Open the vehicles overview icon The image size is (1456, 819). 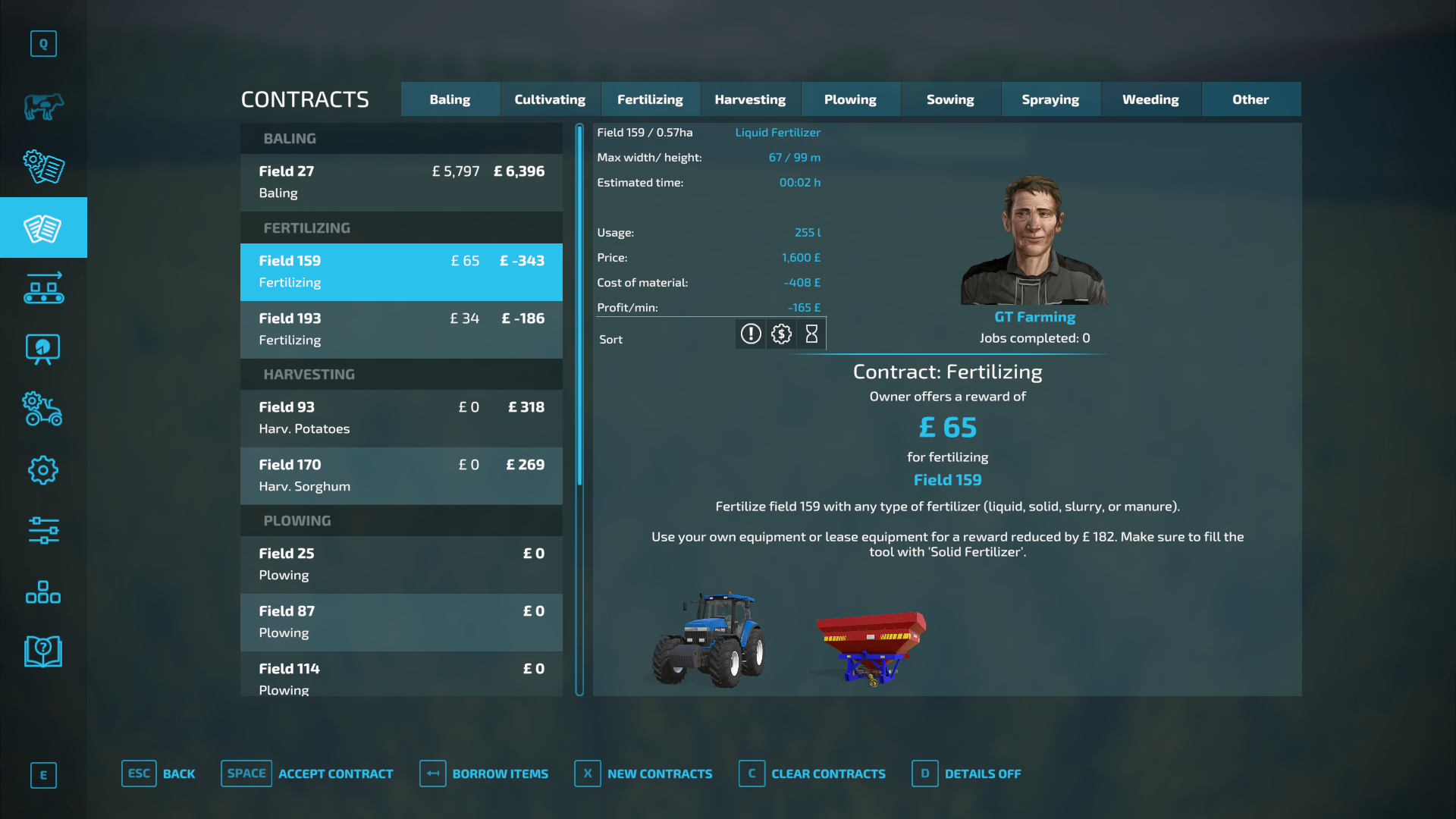tap(43, 409)
